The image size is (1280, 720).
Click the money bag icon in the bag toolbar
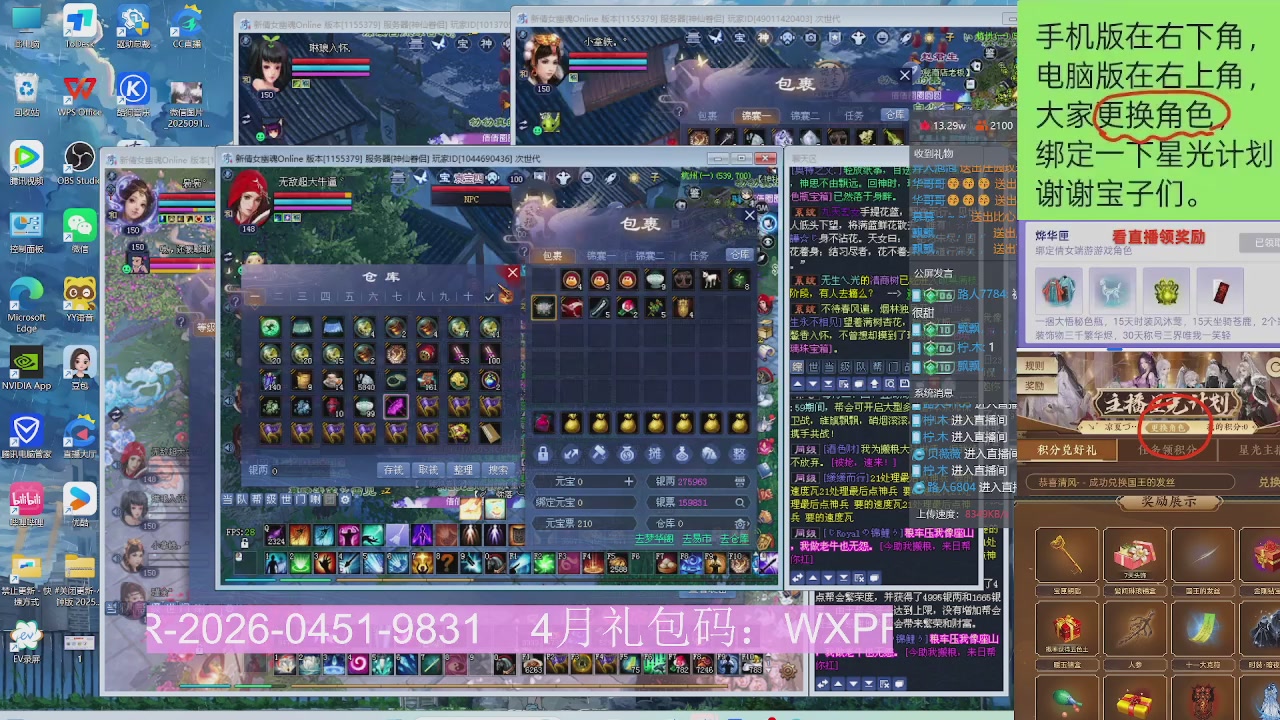tap(628, 455)
